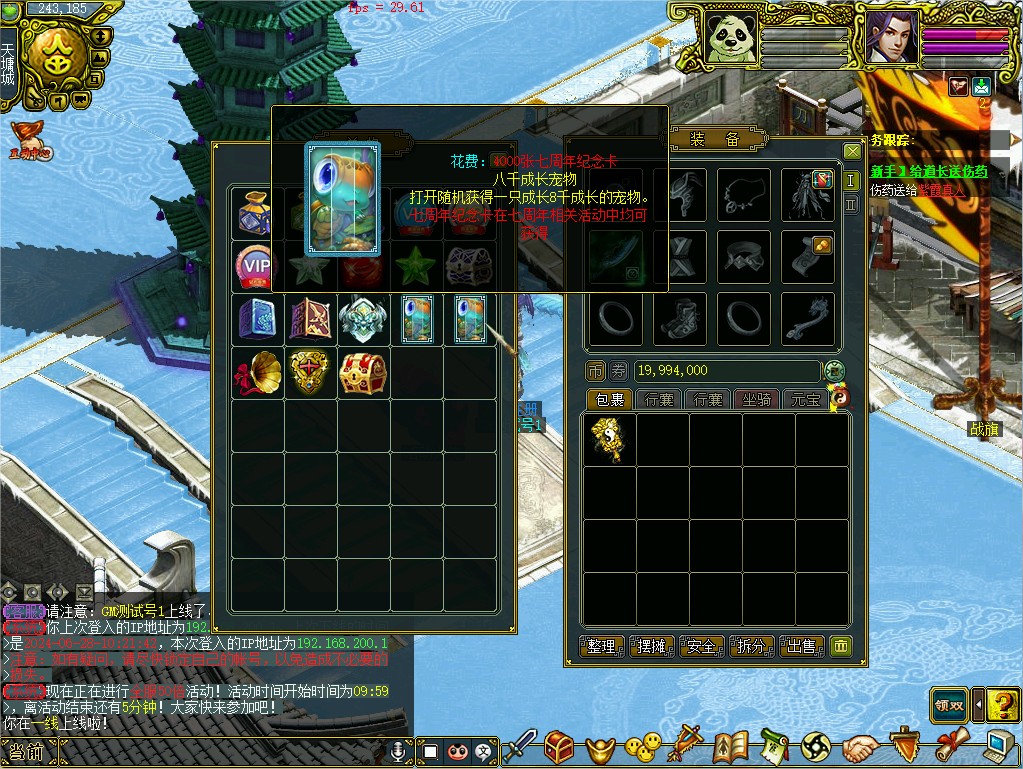The image size is (1023, 769).
Task: Close the equipment panel with the X
Action: [x=852, y=151]
